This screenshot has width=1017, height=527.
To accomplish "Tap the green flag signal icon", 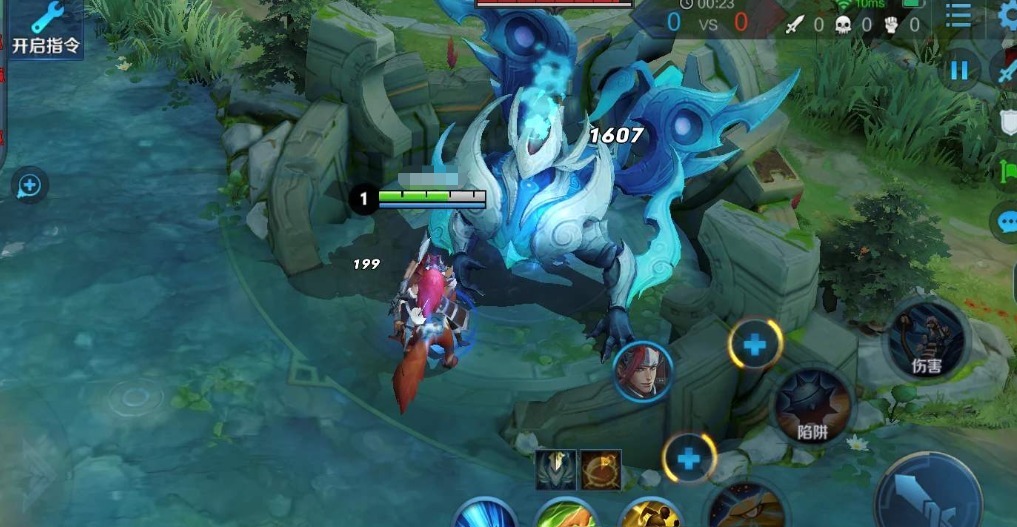I will click(1006, 172).
